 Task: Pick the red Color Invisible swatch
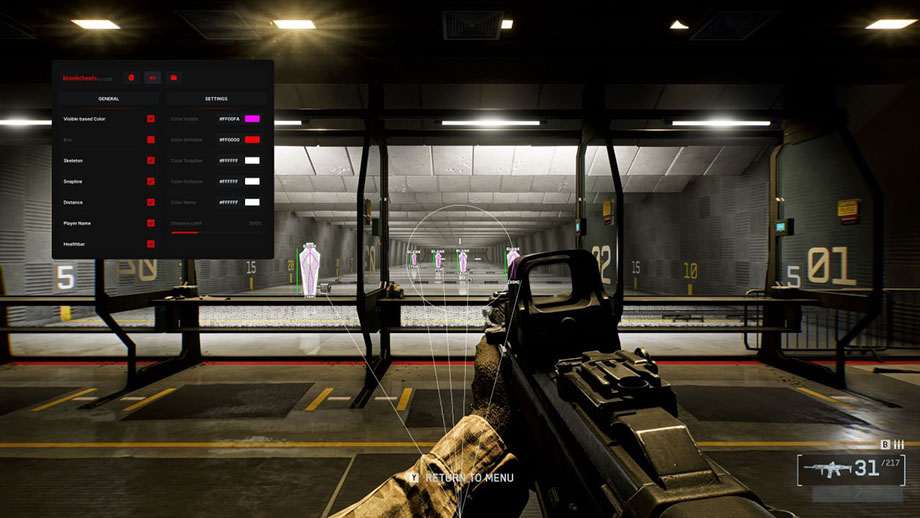[252, 140]
